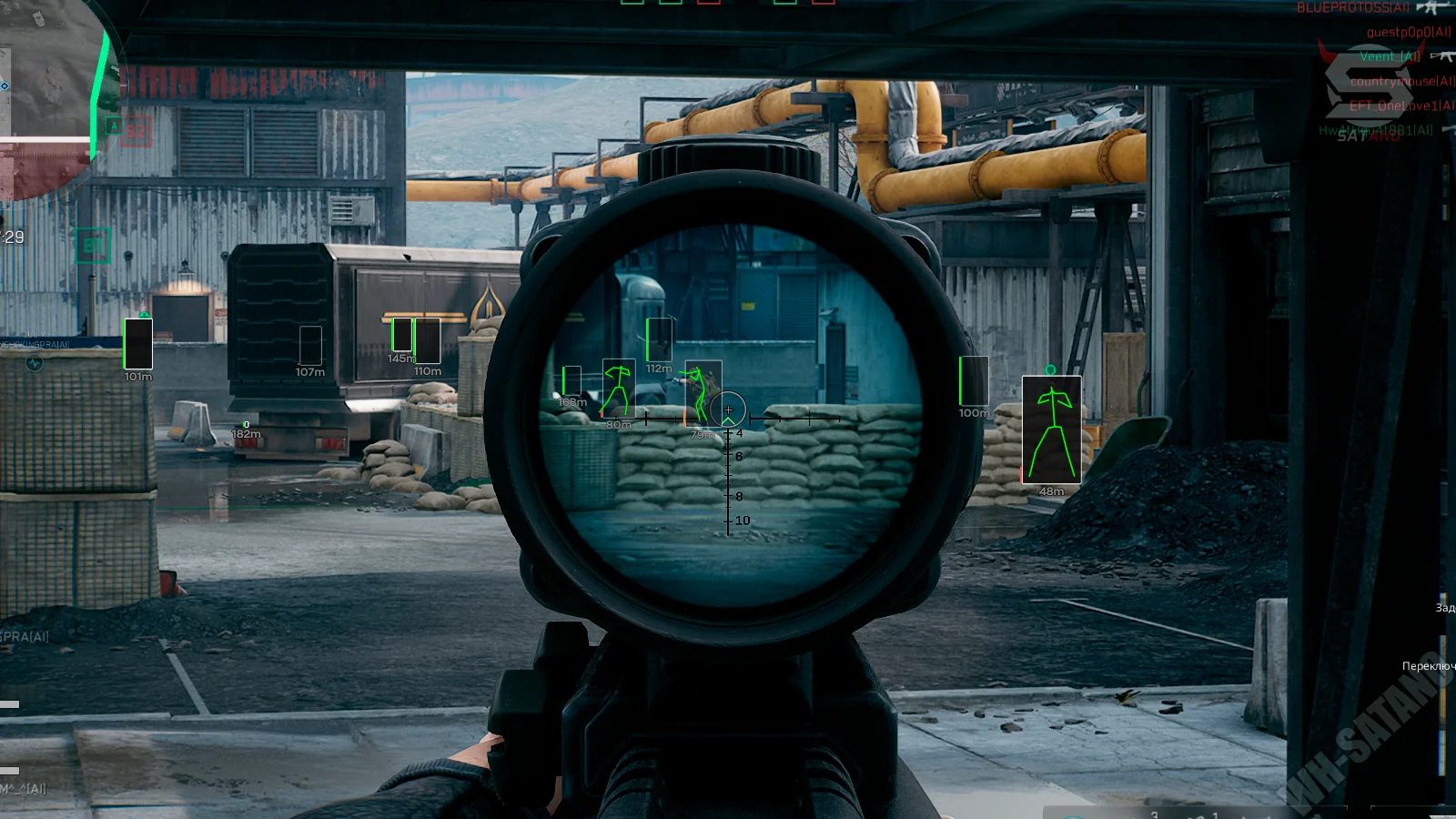Click countrymouse[AI] in the kill feed
The image size is (1456, 819).
(x=1401, y=82)
